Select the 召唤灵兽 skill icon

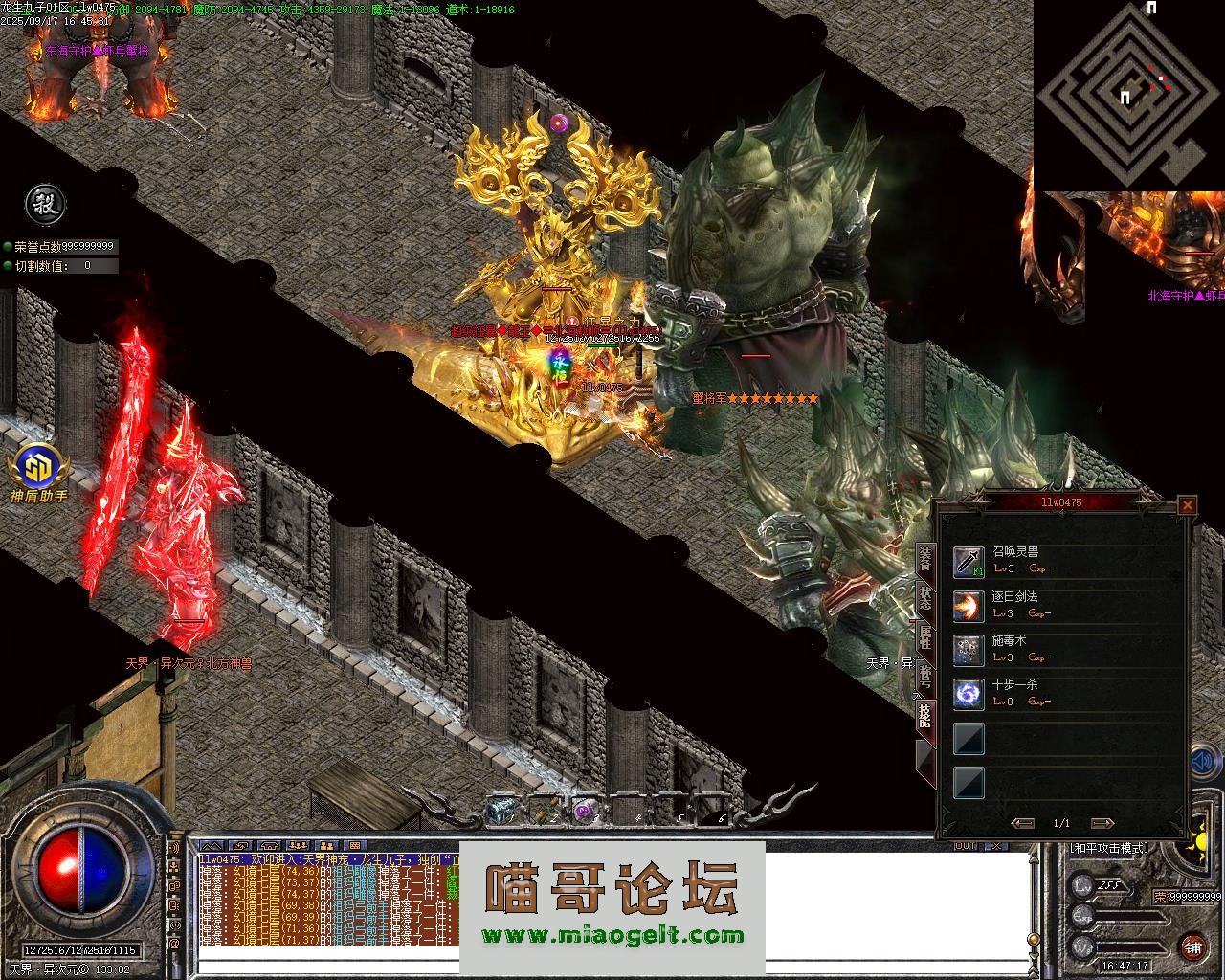(x=969, y=562)
